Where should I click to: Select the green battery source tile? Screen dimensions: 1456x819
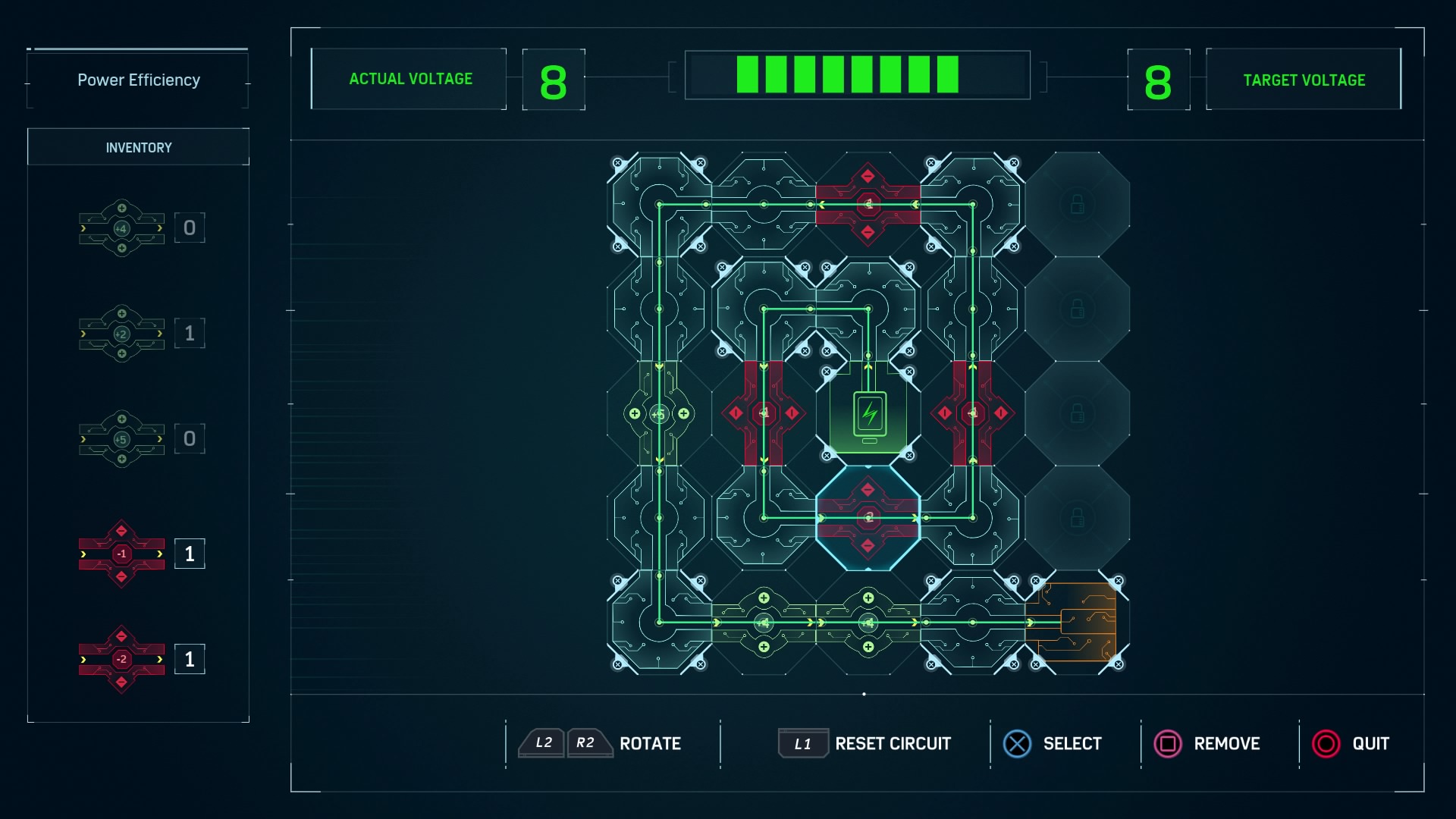pyautogui.click(x=869, y=415)
